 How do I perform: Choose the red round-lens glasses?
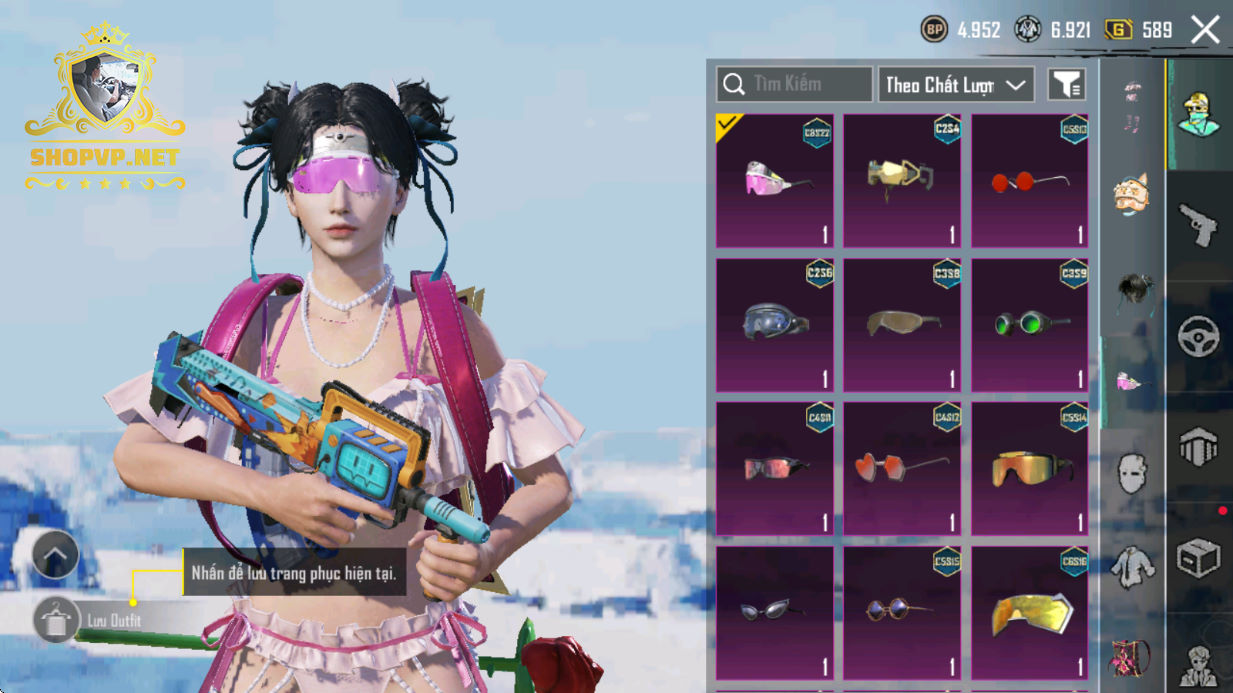point(1030,181)
